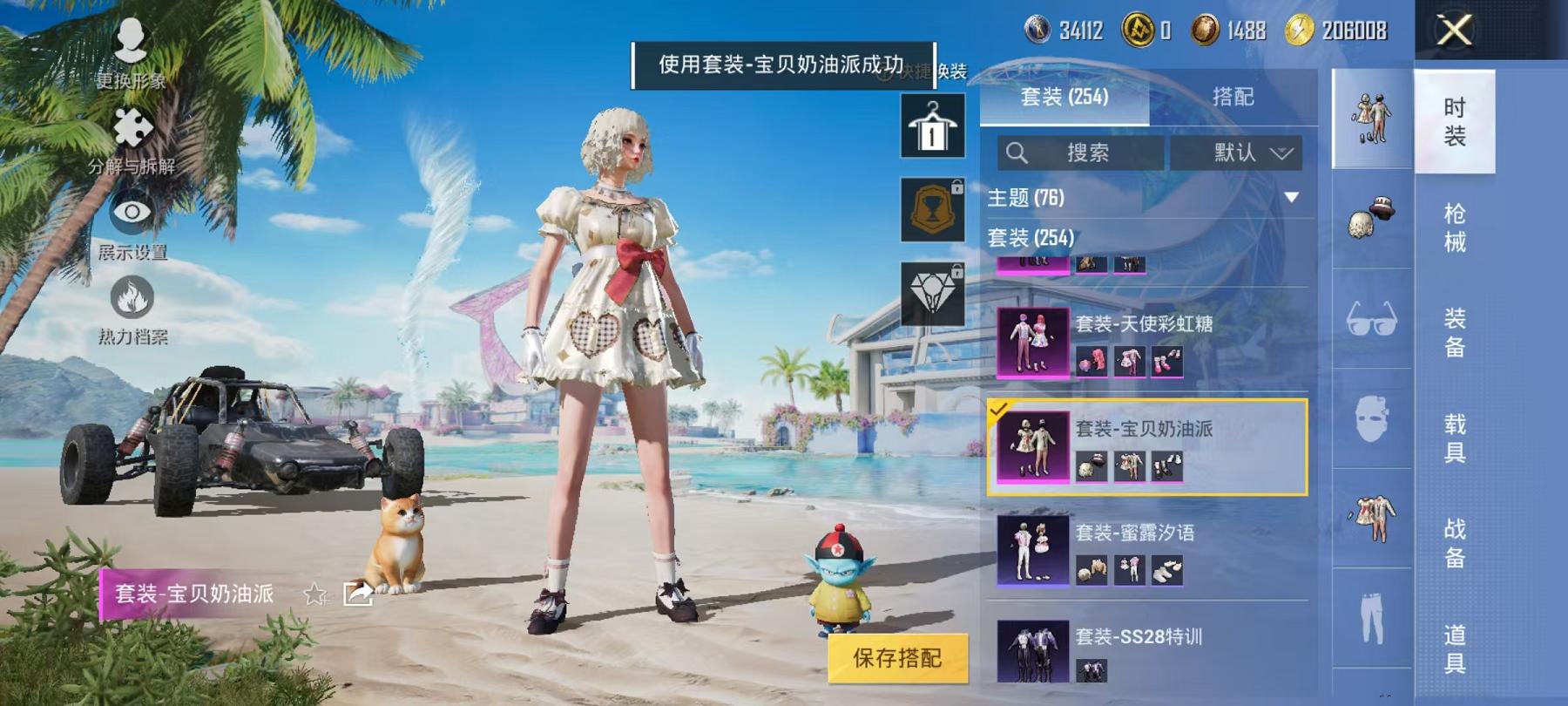Image resolution: width=1568 pixels, height=706 pixels.
Task: Select the hat category in the sidebar
Action: 1369,215
